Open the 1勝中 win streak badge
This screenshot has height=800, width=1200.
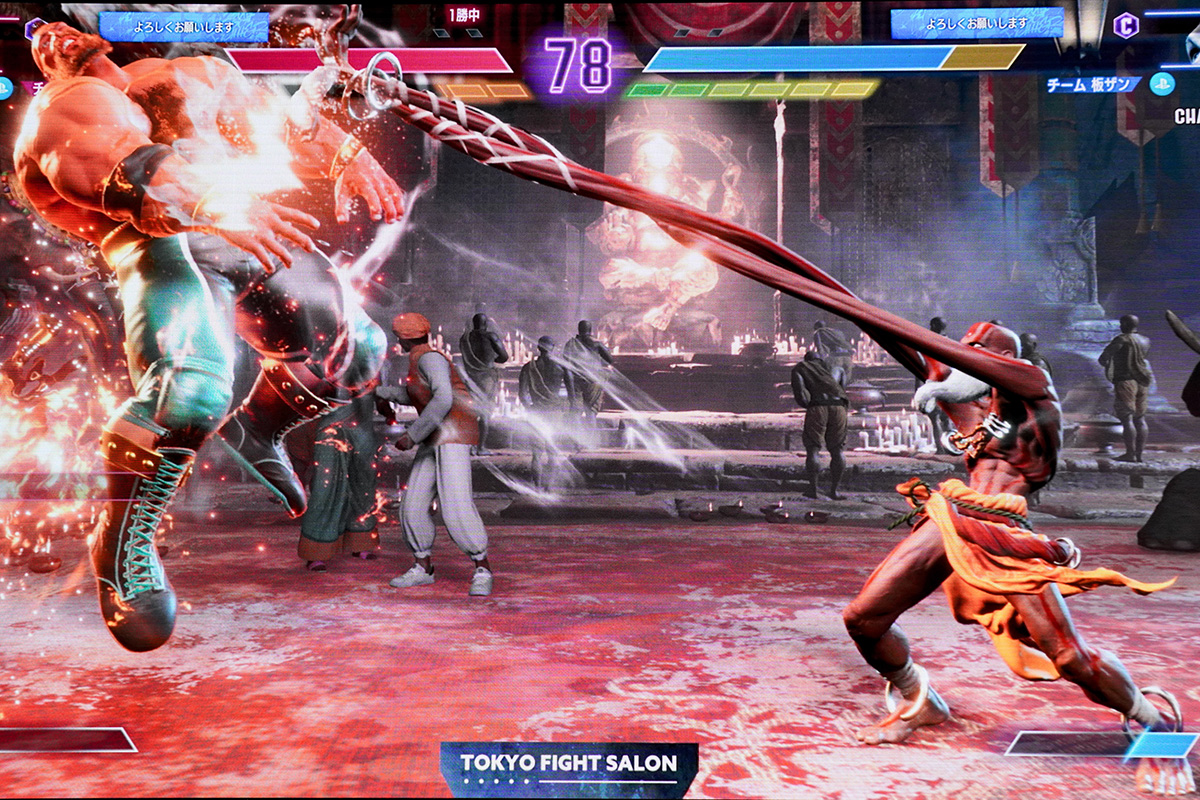[x=464, y=15]
